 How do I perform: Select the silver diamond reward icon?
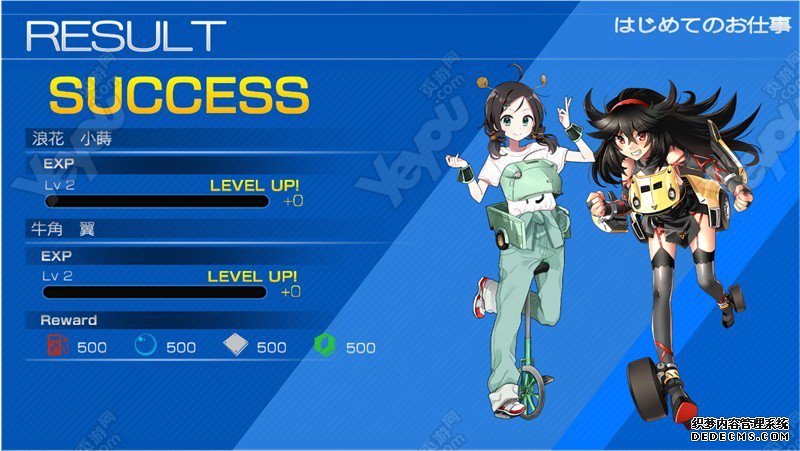[x=236, y=346]
